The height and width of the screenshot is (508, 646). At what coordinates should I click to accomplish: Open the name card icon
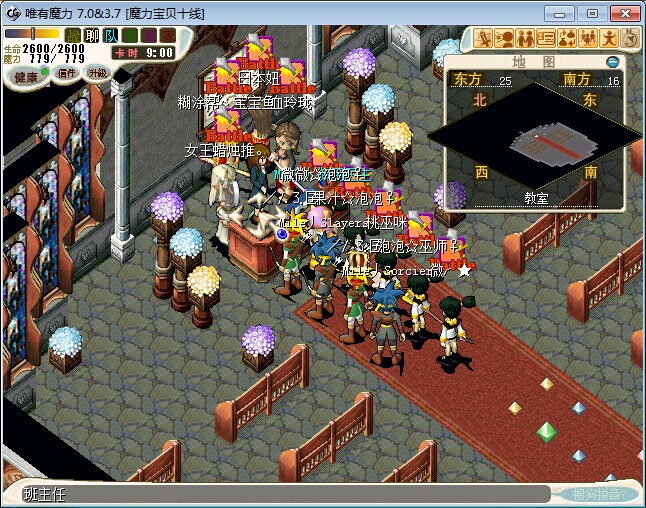click(545, 39)
